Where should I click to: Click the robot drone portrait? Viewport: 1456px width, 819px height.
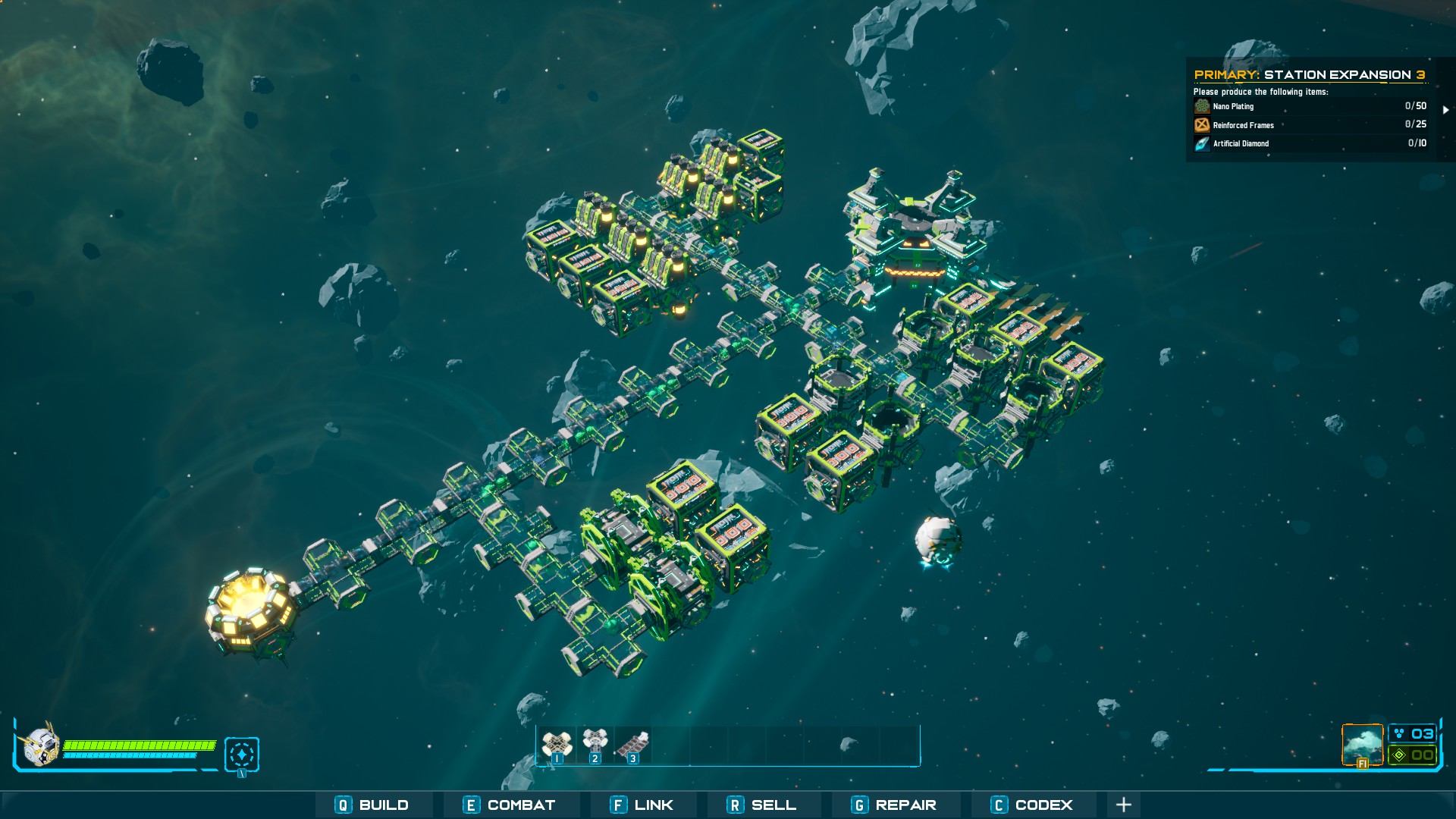(x=39, y=745)
